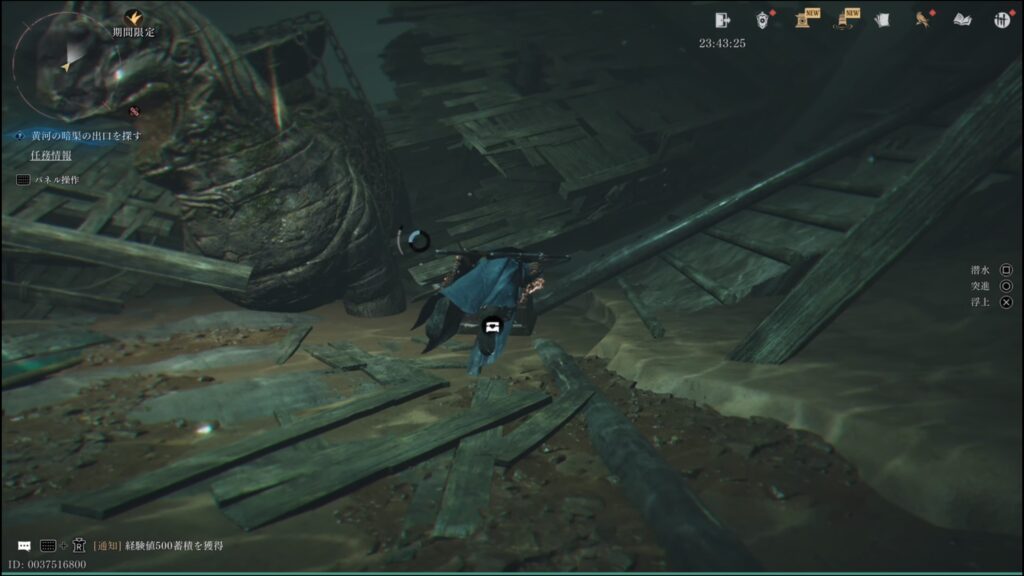This screenshot has width=1024, height=576.
Task: Open the shield badge icon
Action: (x=764, y=19)
